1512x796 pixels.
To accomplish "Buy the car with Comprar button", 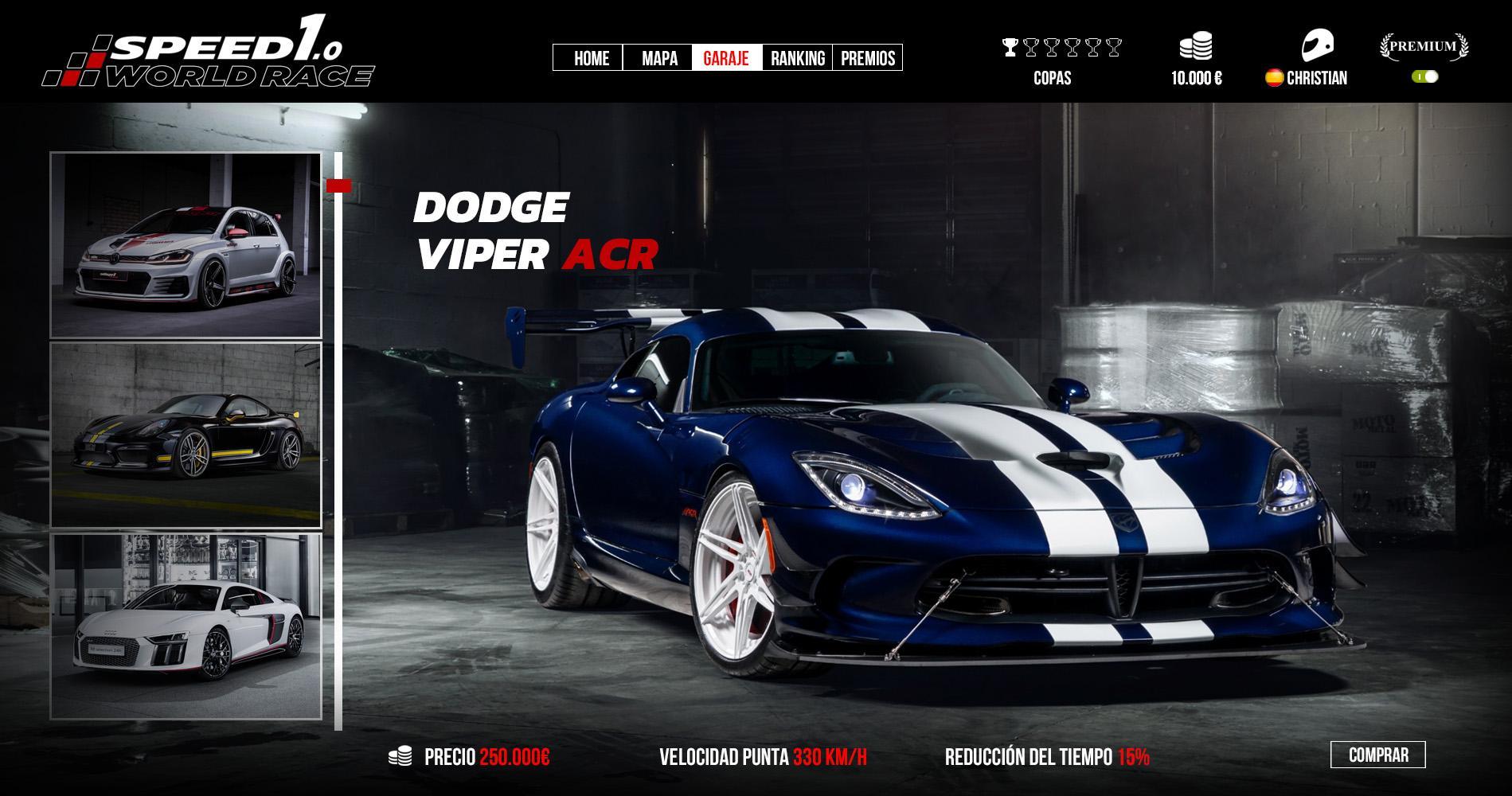I will pos(1377,755).
